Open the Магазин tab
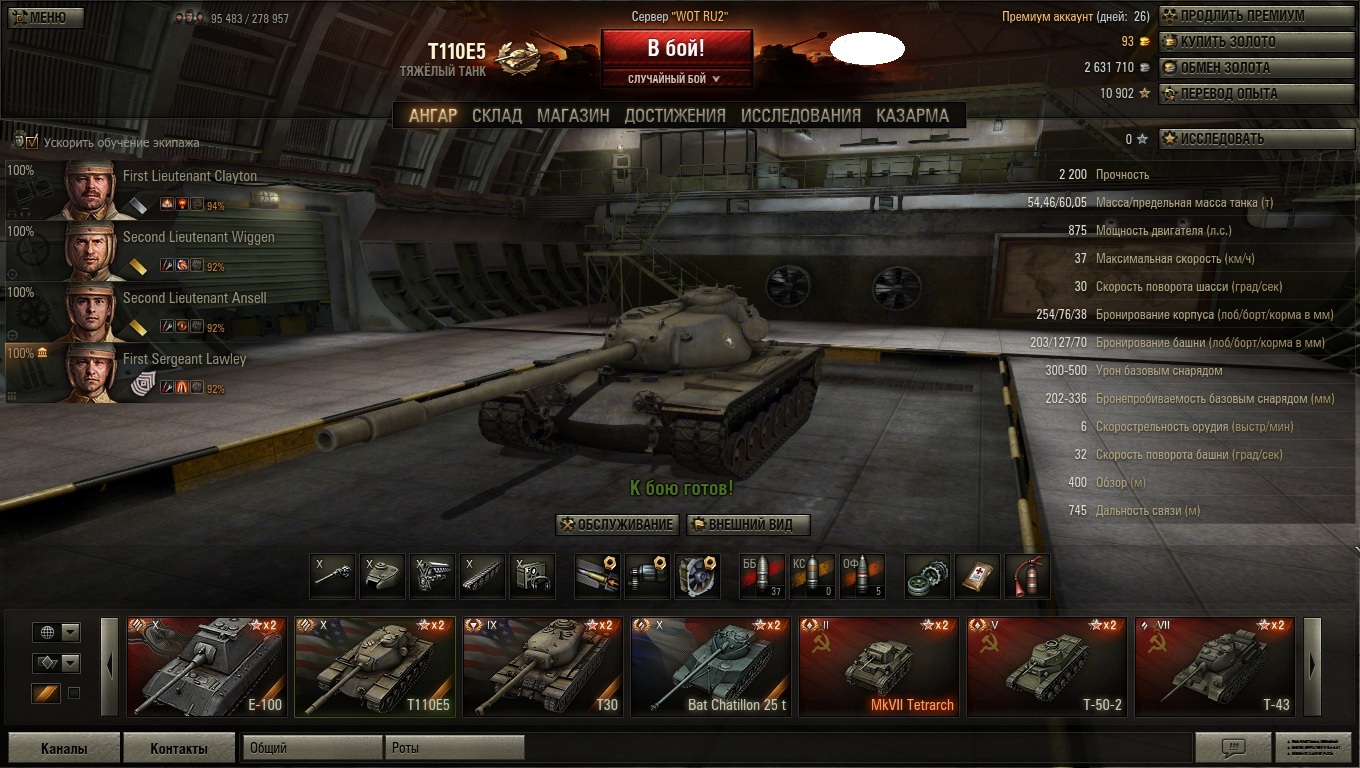Screen dimensions: 1360x768 pos(573,115)
